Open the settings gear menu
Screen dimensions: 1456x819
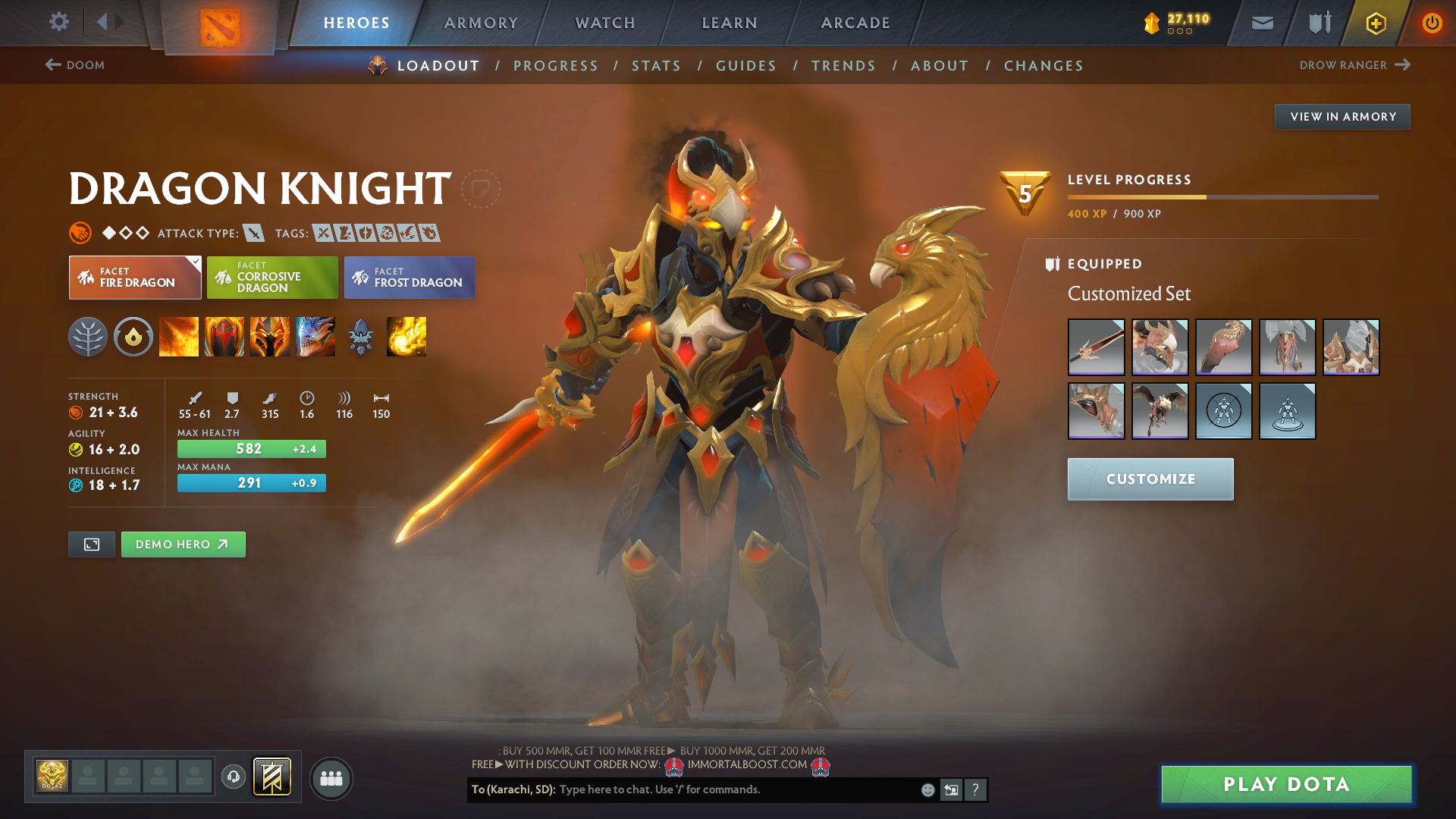(x=58, y=21)
